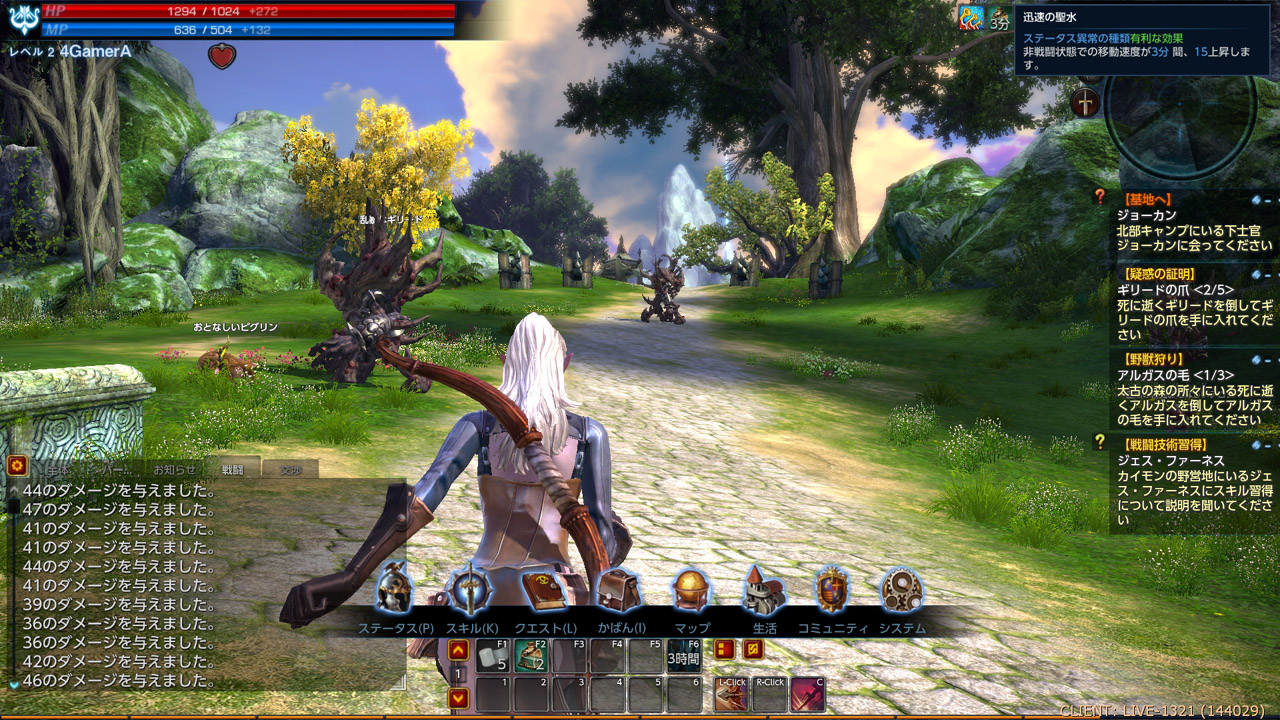1280x720 pixels.
Task: Switch to the 戦闘 chat tab
Action: pos(233,468)
